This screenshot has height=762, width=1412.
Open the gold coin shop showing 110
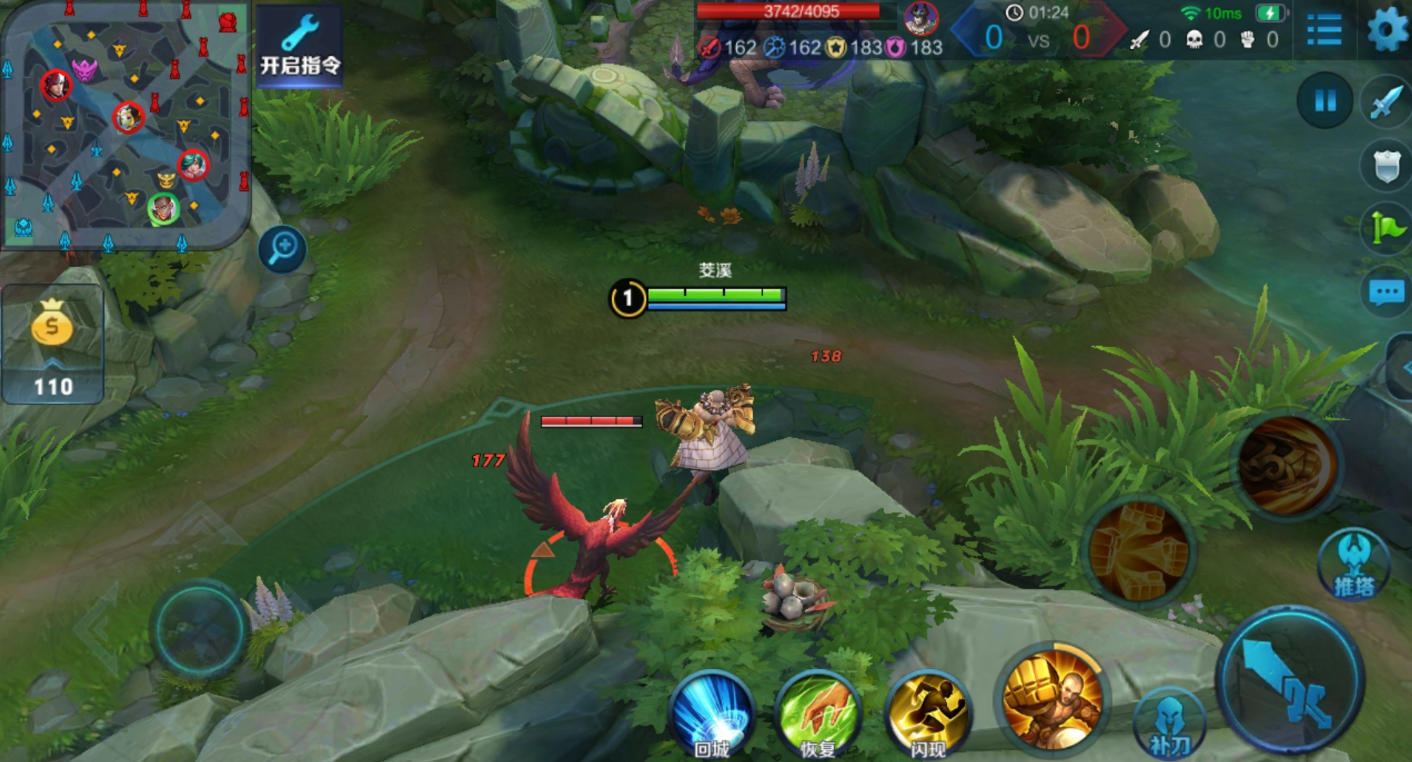pos(53,343)
